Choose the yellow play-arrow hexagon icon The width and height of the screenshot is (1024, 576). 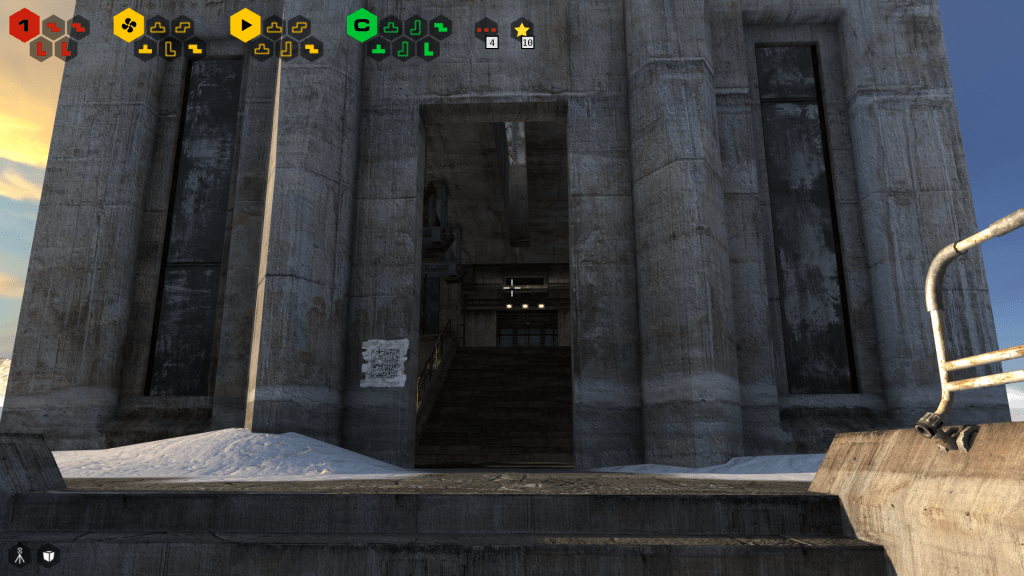tap(245, 24)
